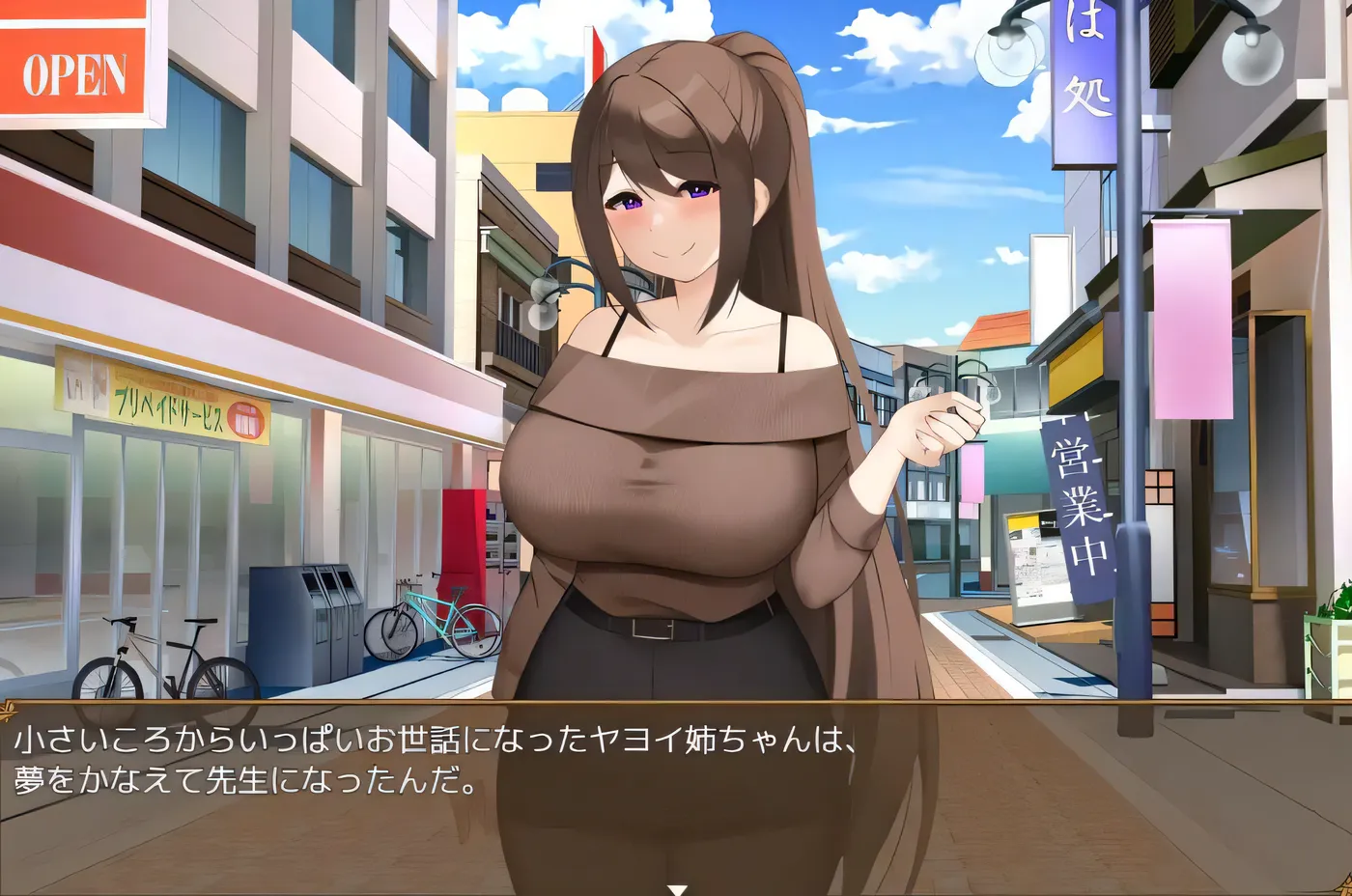This screenshot has height=896, width=1352.
Task: Click the red vending machine near the bicycle
Action: click(x=462, y=550)
